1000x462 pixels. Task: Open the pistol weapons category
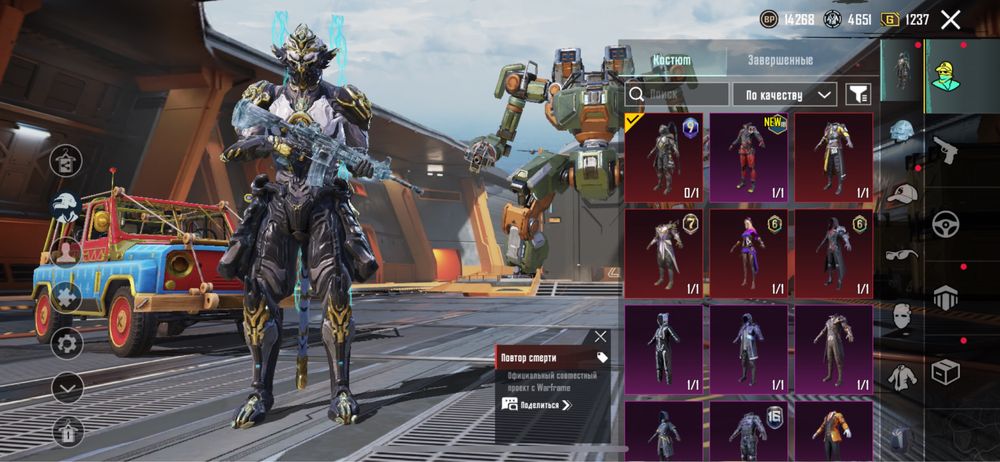click(x=944, y=151)
